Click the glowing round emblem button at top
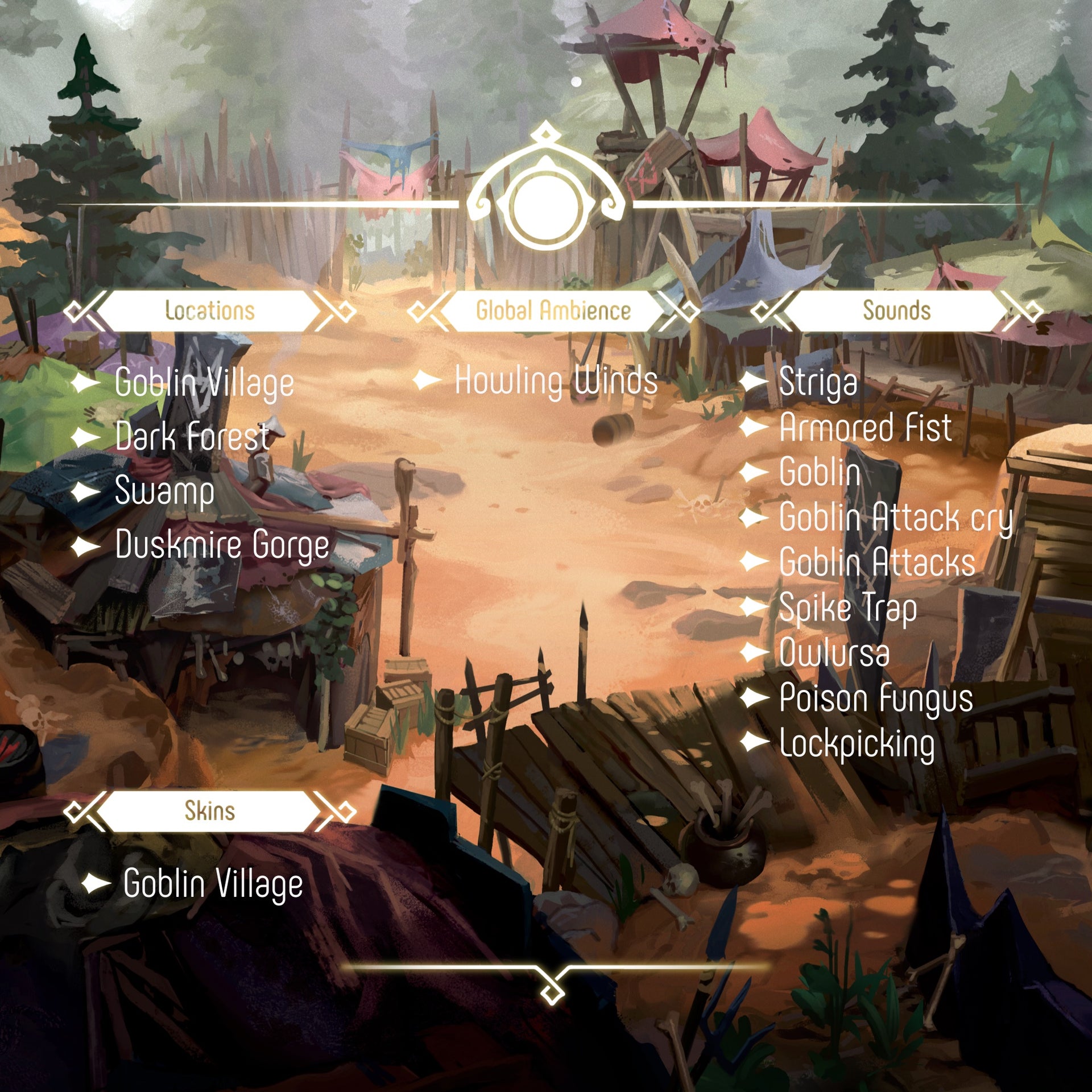The width and height of the screenshot is (1092, 1092). pyautogui.click(x=546, y=206)
